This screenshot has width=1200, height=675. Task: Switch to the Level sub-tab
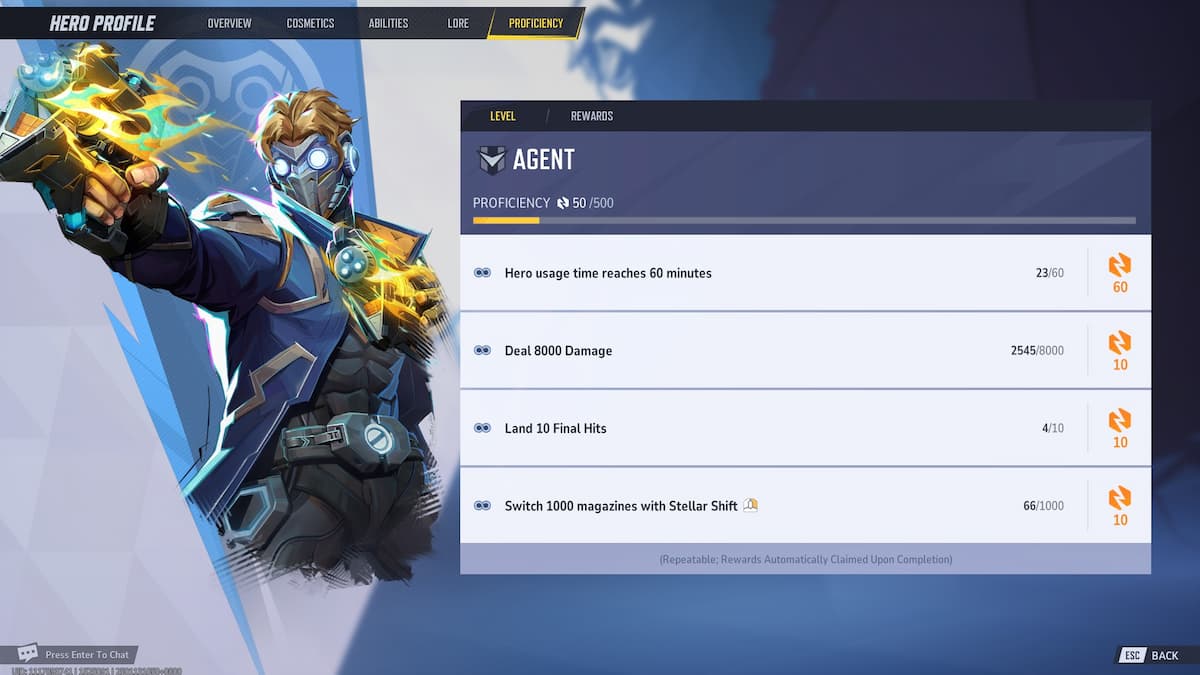503,116
